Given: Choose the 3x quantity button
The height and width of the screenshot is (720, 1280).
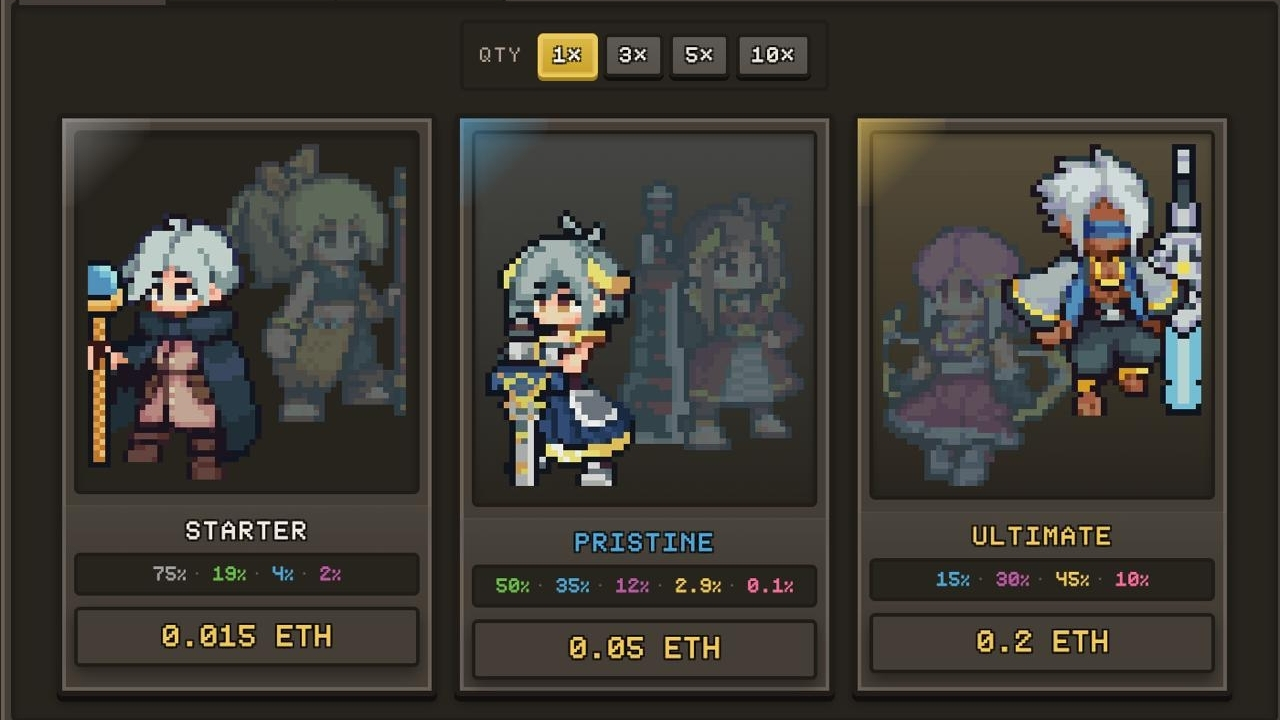Looking at the screenshot, I should (633, 56).
